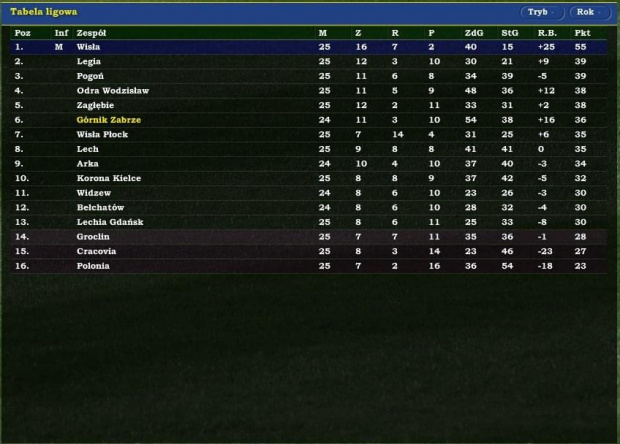Open the Rok dropdown
The width and height of the screenshot is (620, 444).
[590, 12]
